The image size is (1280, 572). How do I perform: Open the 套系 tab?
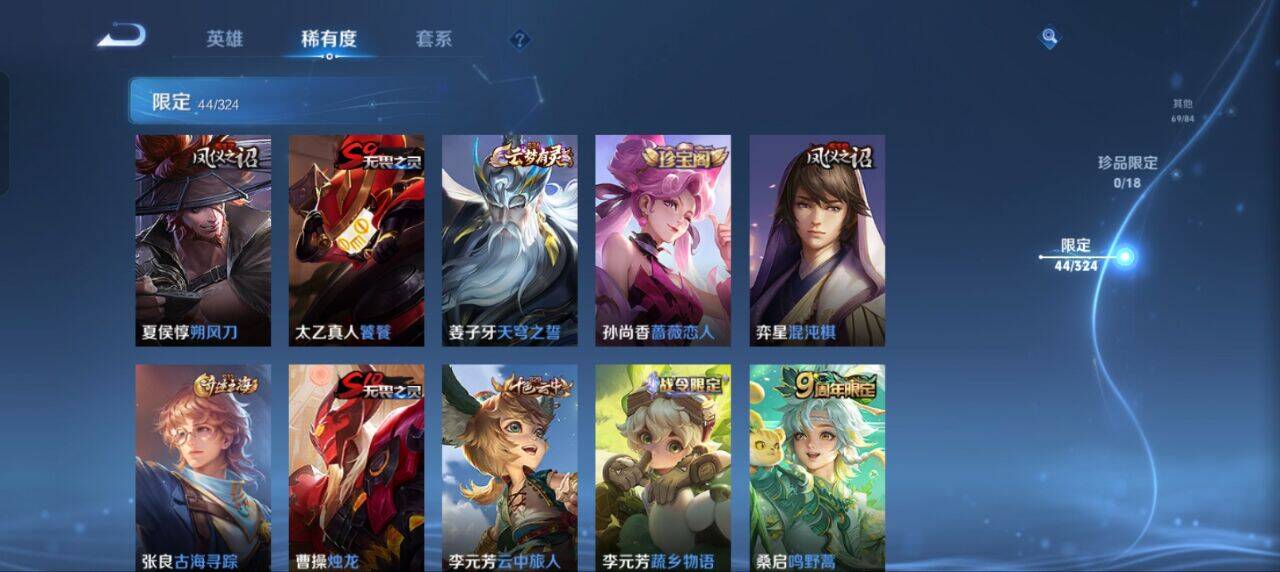434,40
